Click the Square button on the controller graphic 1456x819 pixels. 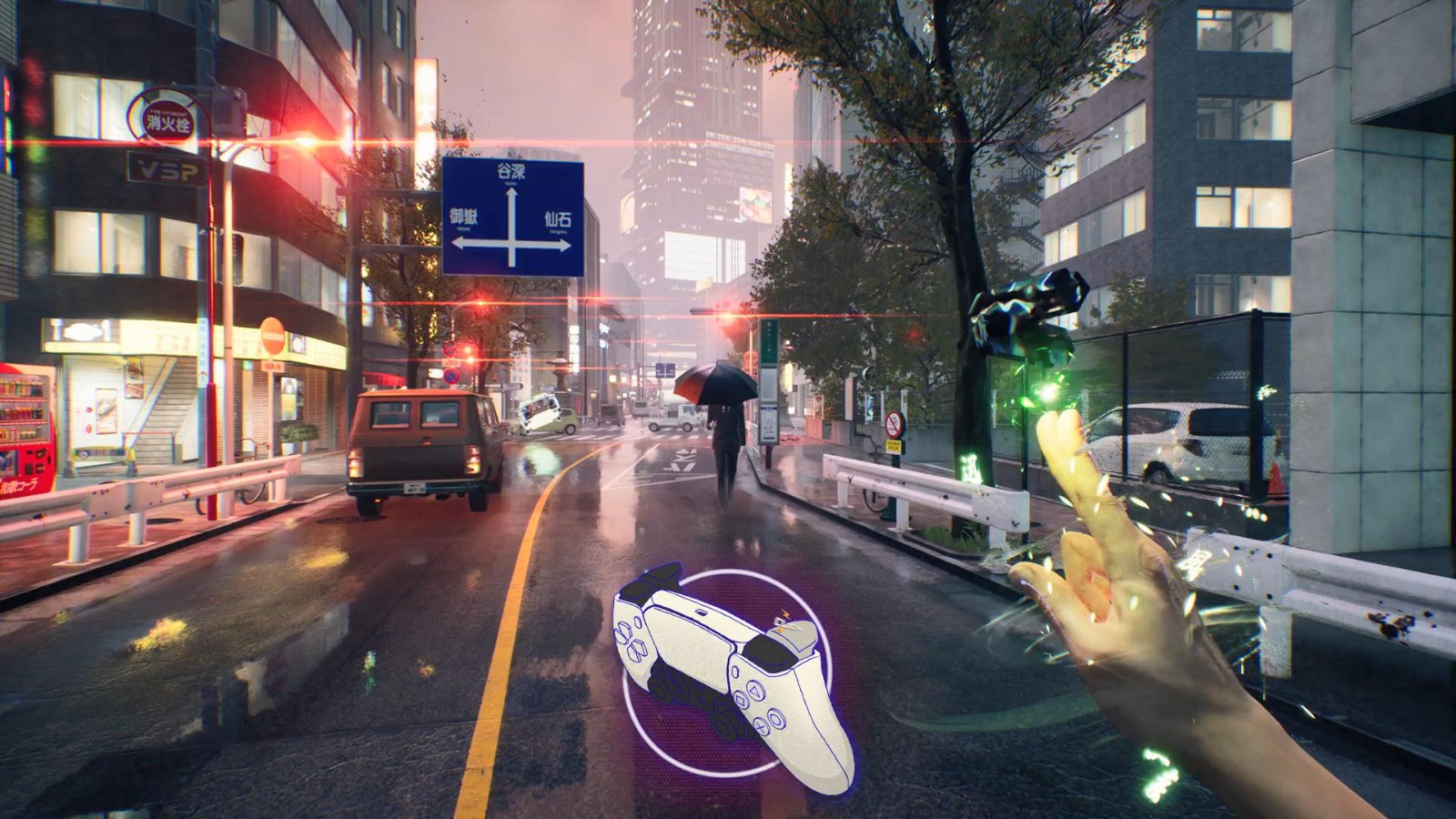tap(740, 700)
